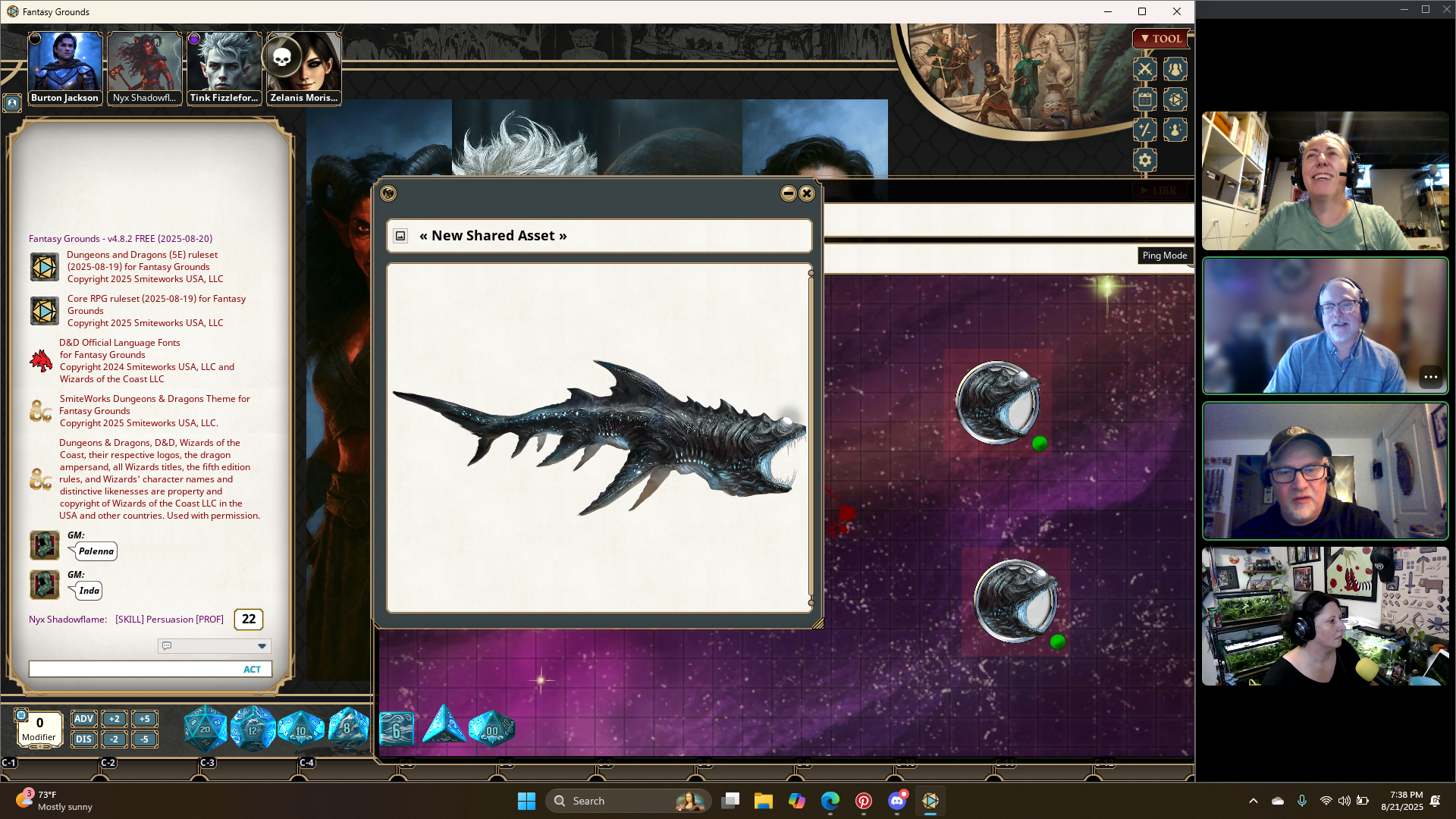Apply the +5 modifier button
1456x819 pixels.
point(144,719)
